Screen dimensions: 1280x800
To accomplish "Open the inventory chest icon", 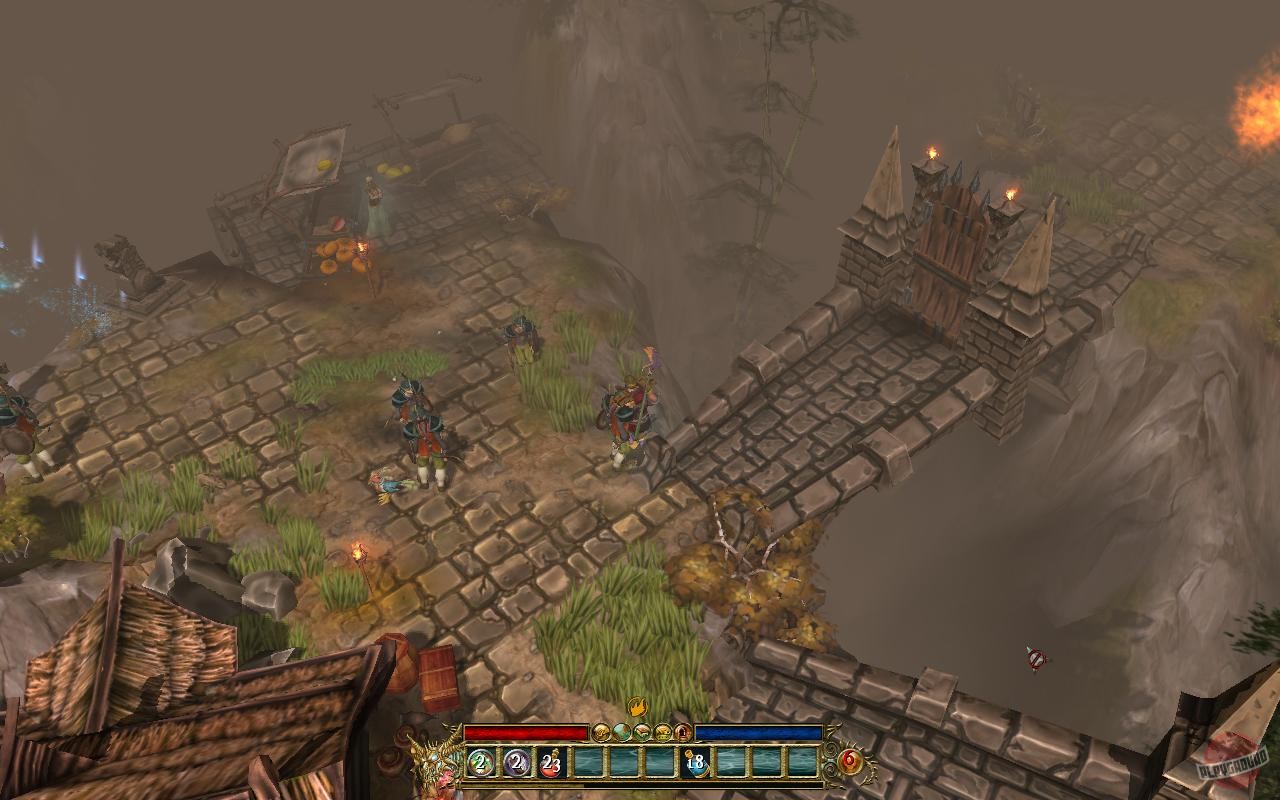I will (663, 732).
